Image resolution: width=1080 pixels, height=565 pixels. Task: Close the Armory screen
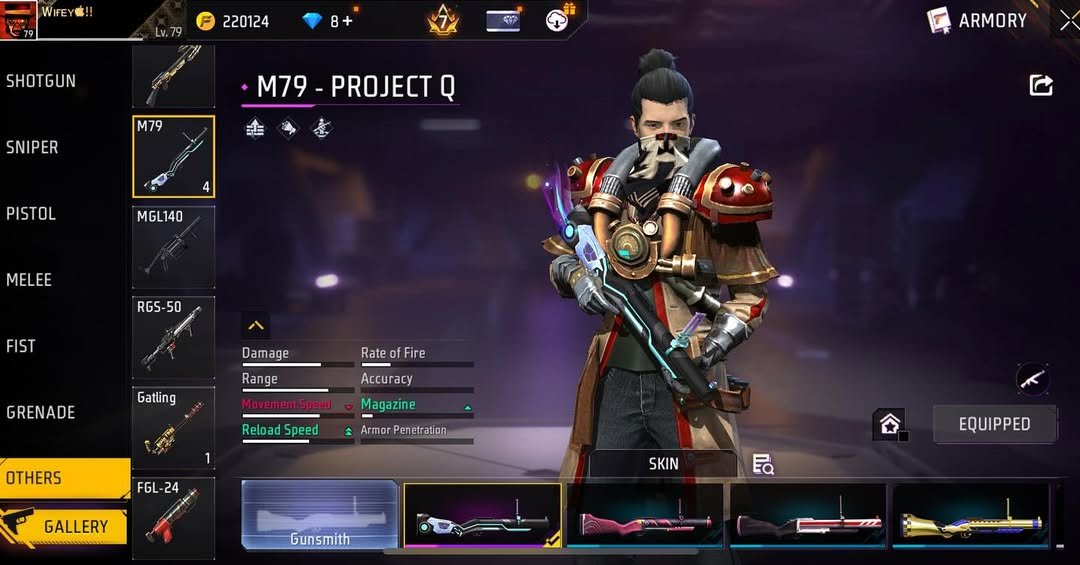coord(1068,20)
